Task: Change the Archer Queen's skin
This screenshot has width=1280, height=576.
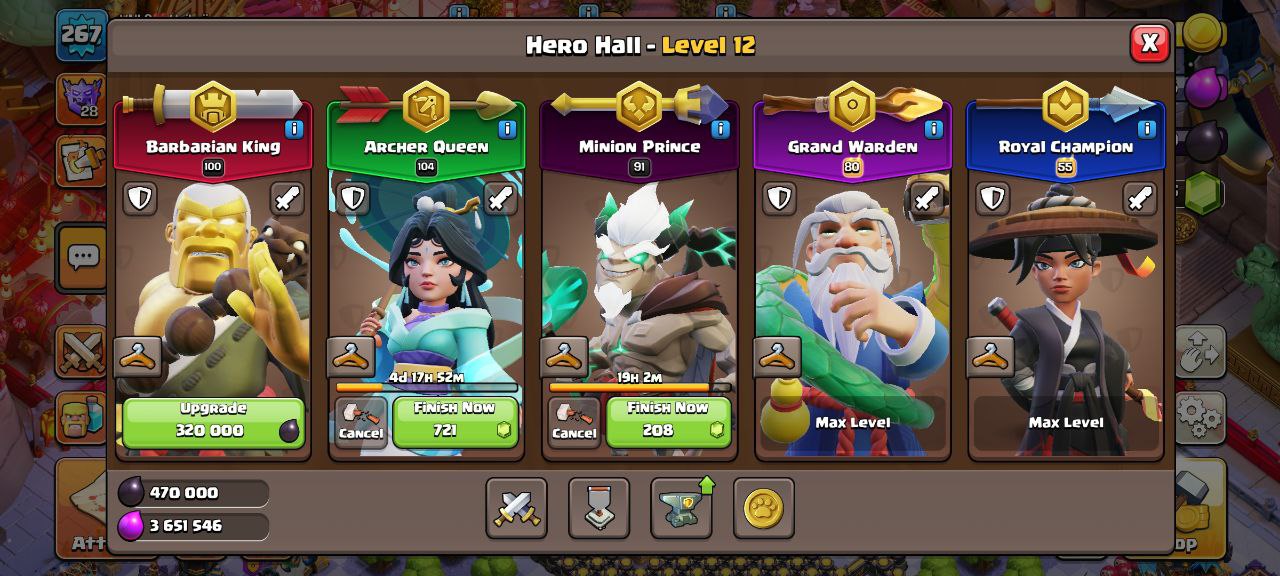Action: [x=351, y=356]
